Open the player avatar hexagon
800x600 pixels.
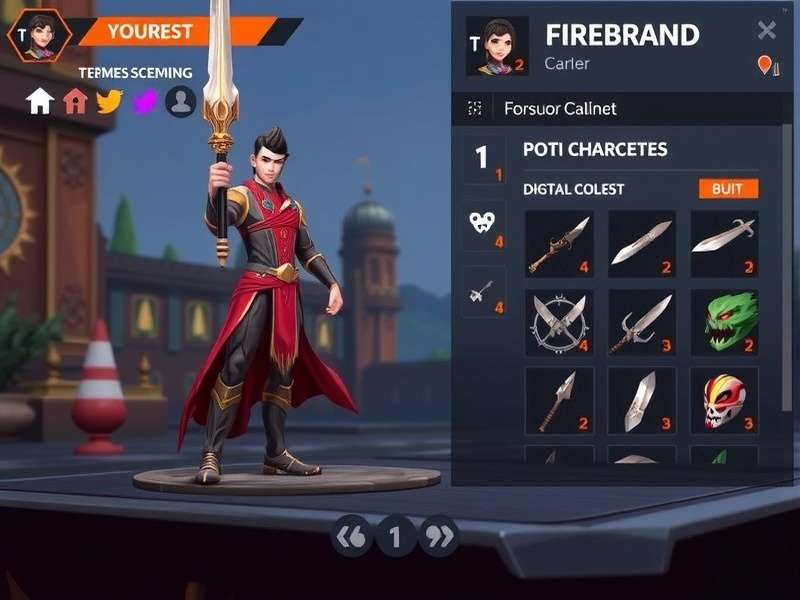pyautogui.click(x=39, y=37)
